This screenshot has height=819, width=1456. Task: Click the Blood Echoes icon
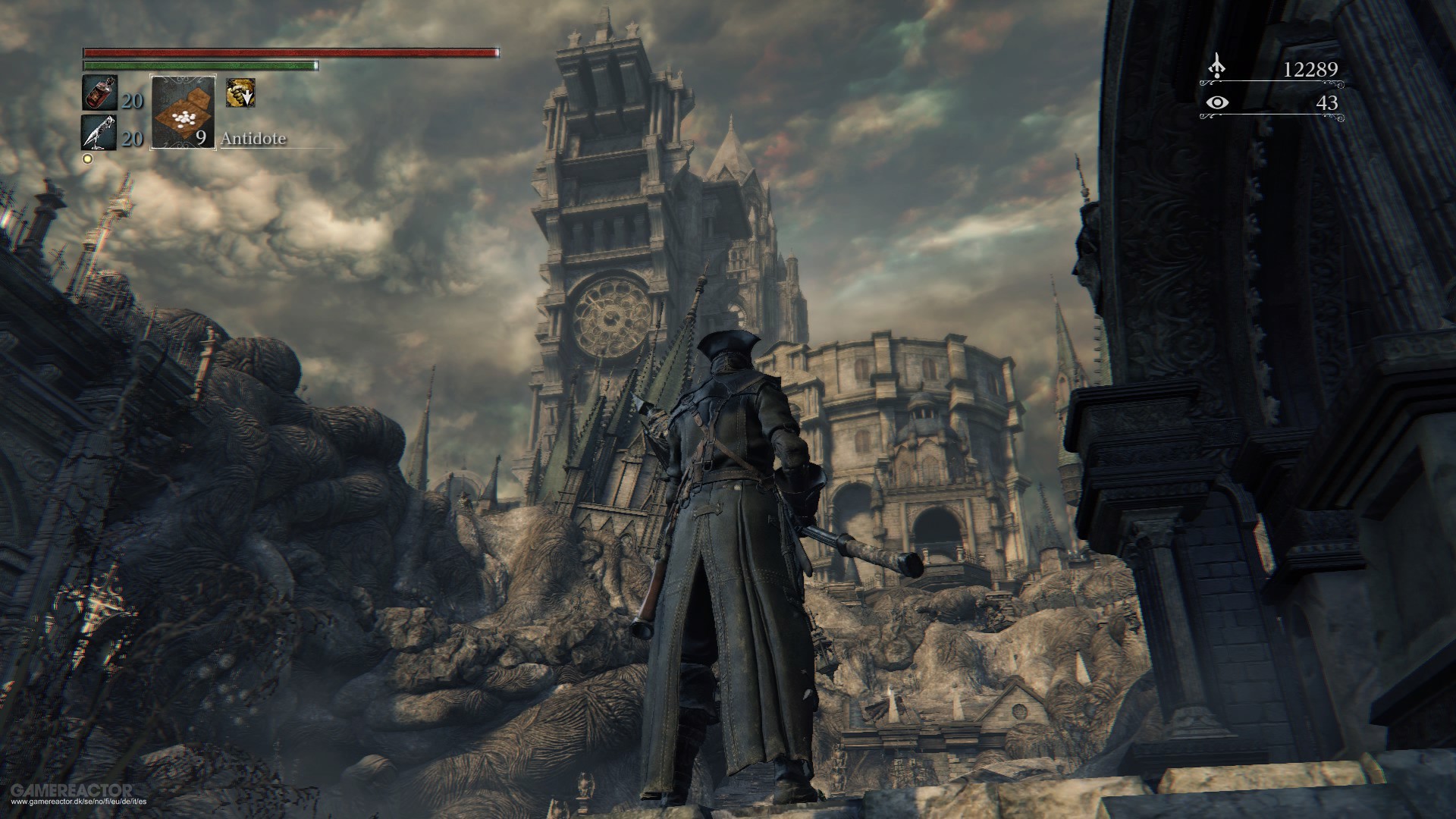(x=1217, y=68)
